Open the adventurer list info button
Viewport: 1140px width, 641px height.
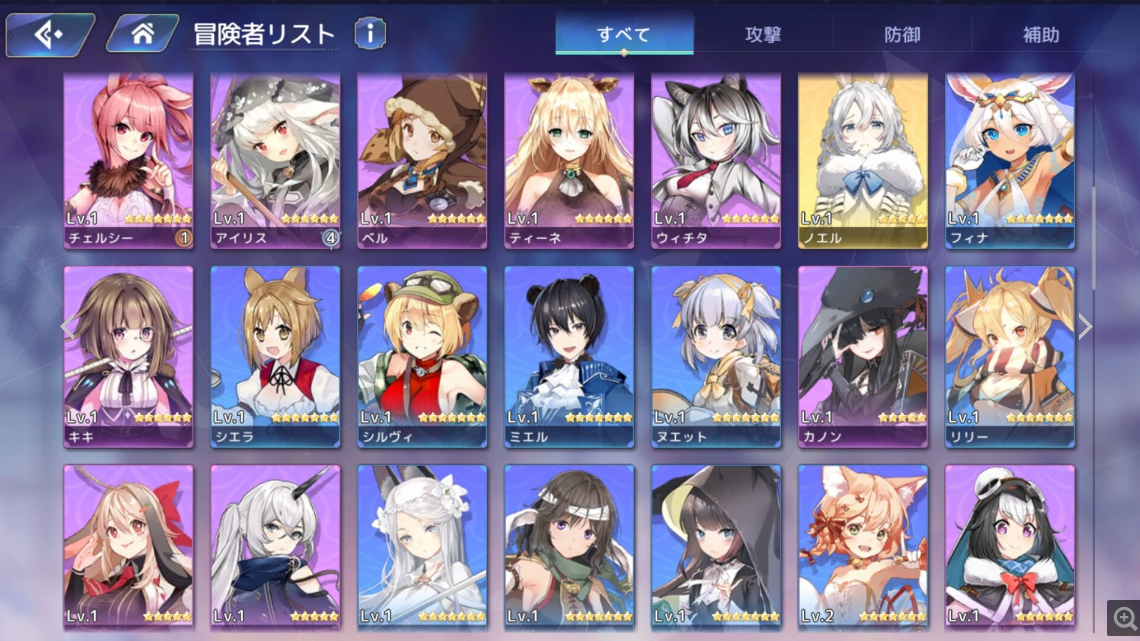click(x=370, y=34)
